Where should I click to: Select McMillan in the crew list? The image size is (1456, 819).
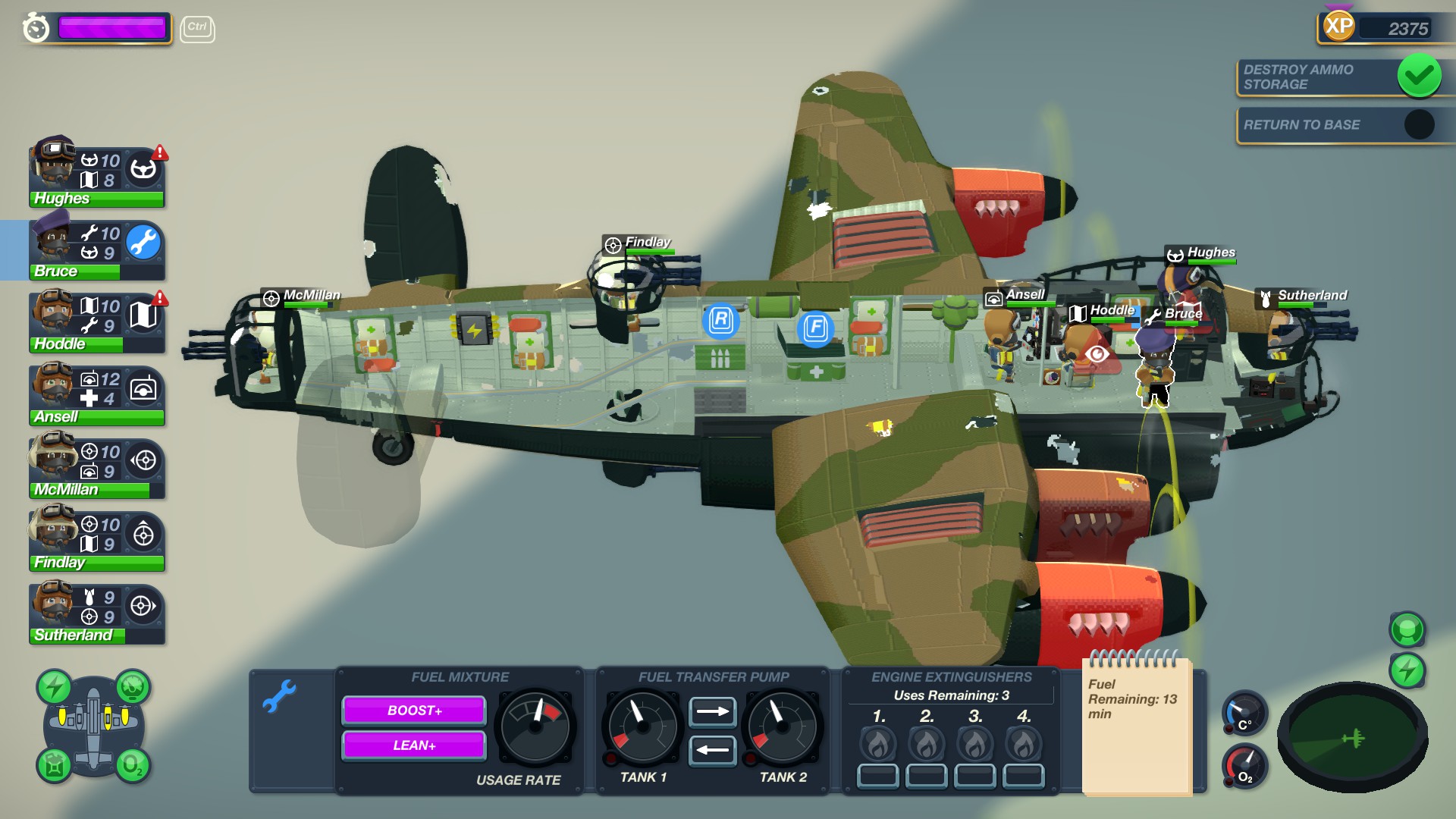coord(55,460)
